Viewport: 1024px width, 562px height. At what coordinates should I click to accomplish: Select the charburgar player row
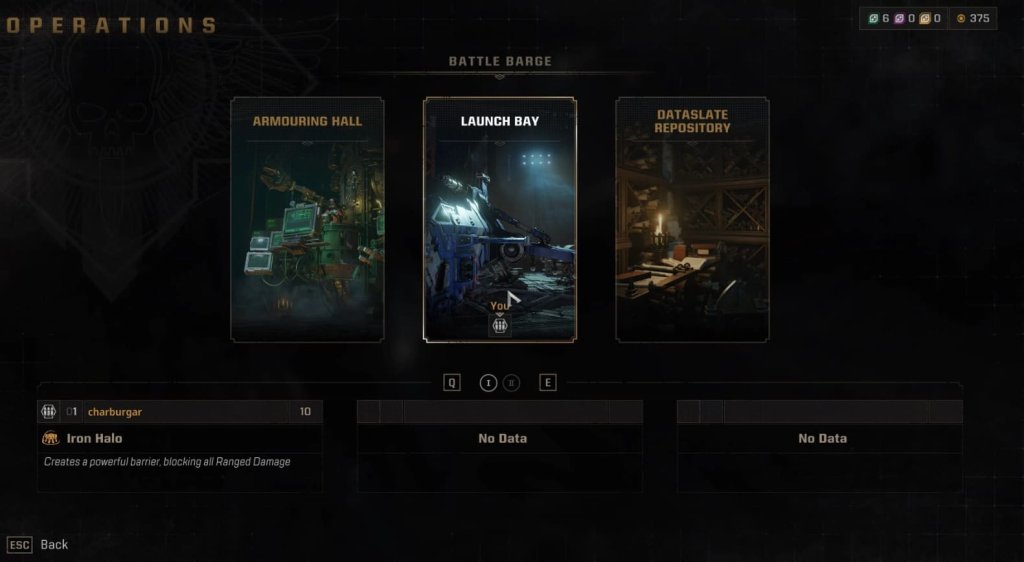point(180,412)
